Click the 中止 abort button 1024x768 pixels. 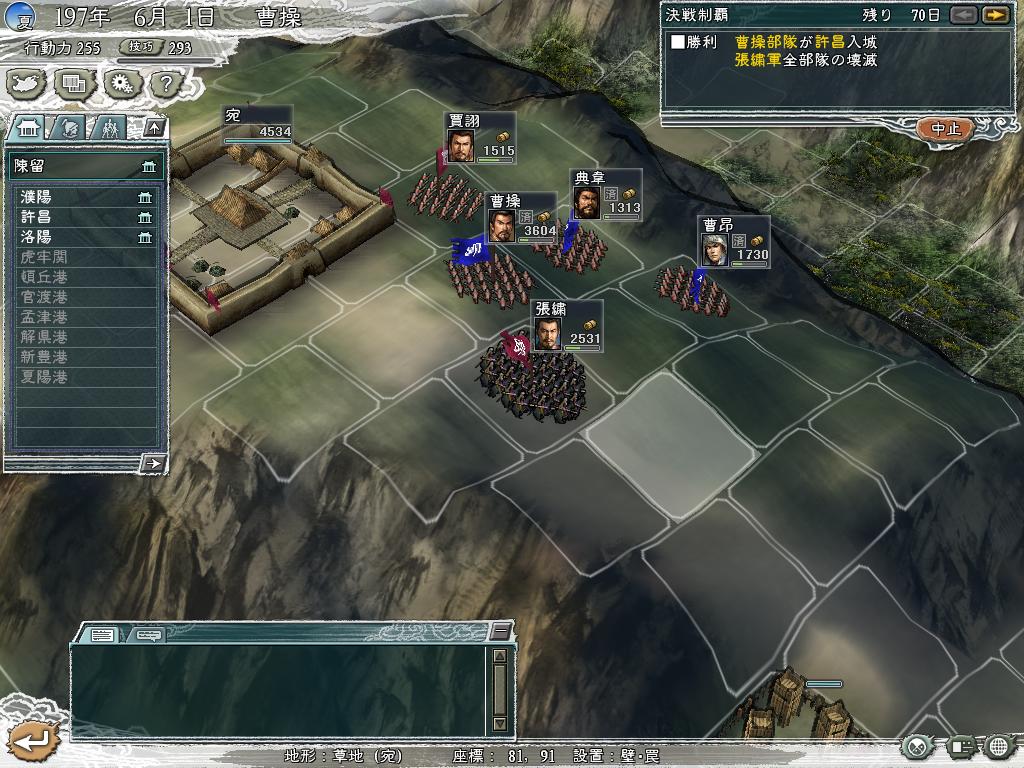(x=944, y=129)
